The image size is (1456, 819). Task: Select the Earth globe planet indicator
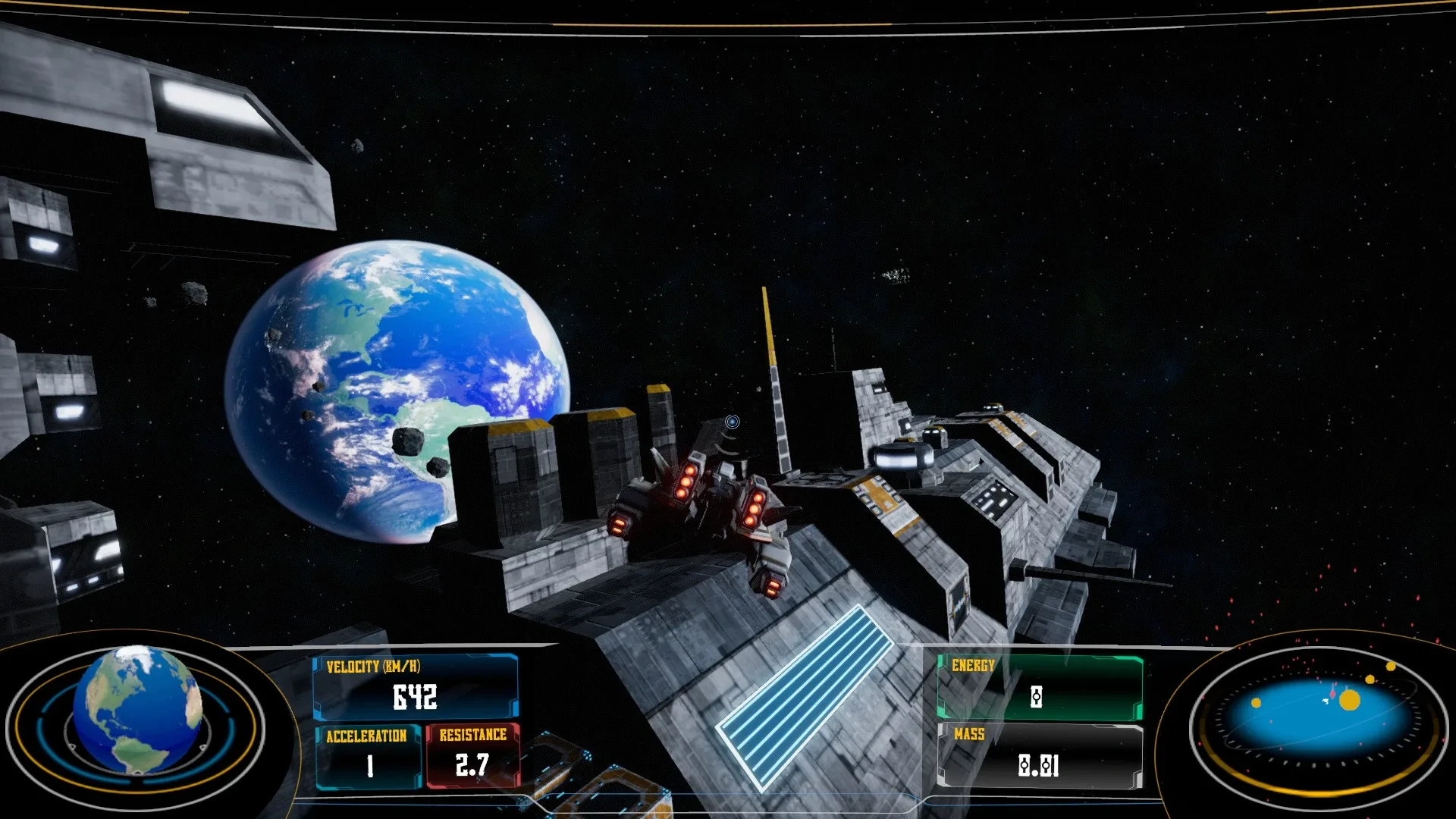click(x=137, y=709)
